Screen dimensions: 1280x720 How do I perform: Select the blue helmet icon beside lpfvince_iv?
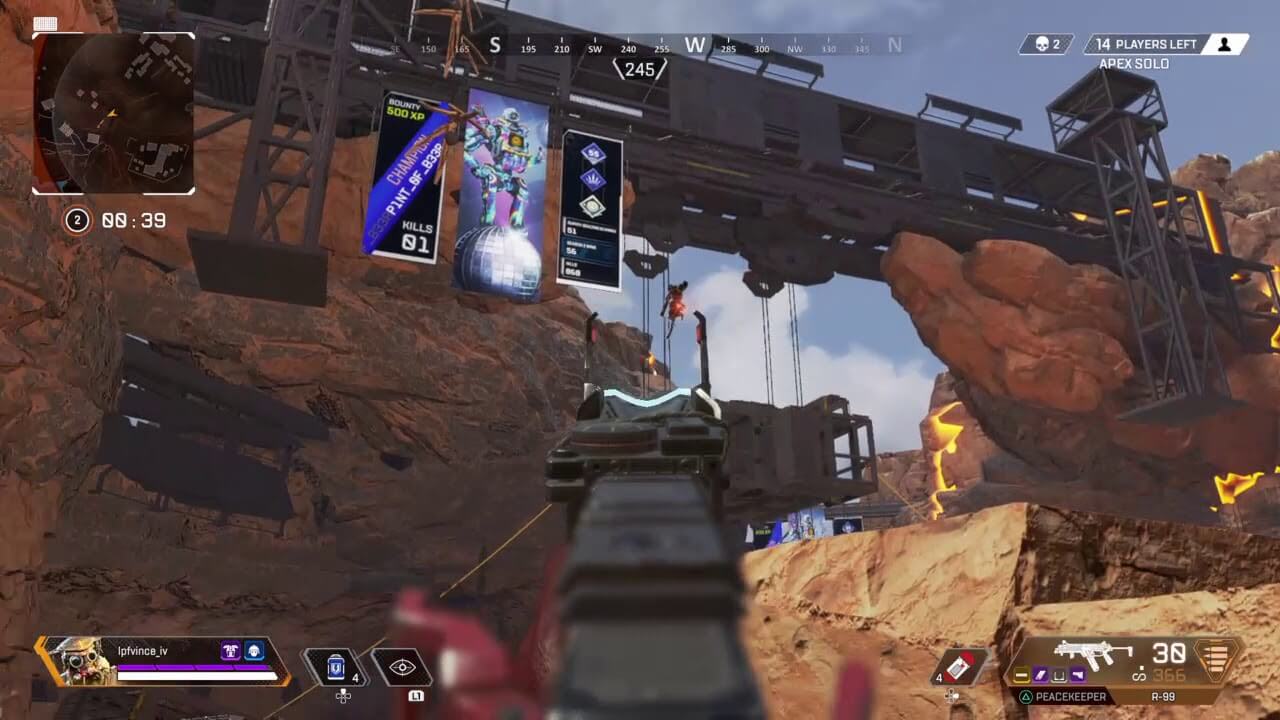click(x=254, y=651)
